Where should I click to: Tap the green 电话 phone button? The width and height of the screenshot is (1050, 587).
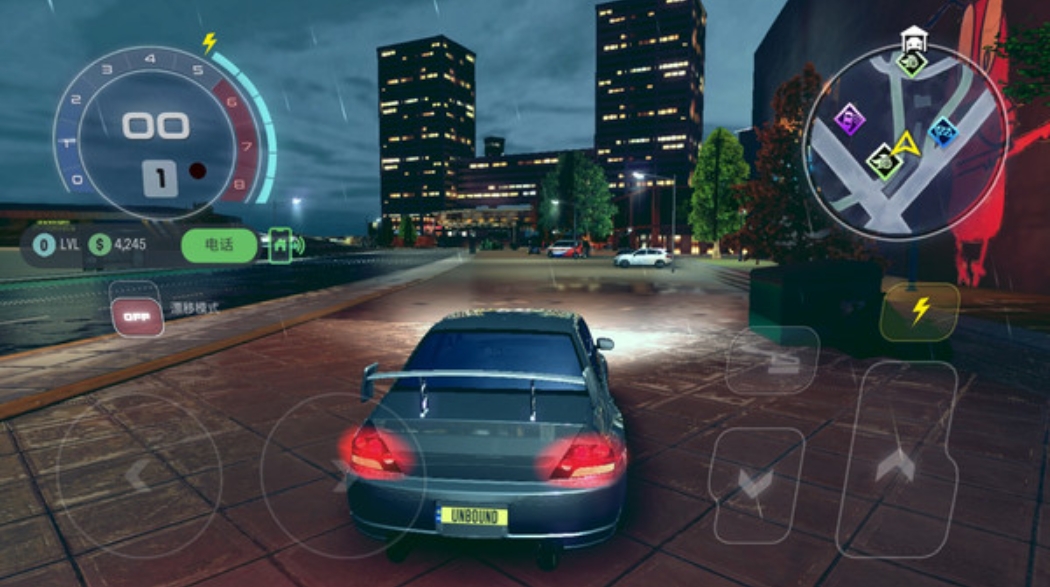point(219,245)
